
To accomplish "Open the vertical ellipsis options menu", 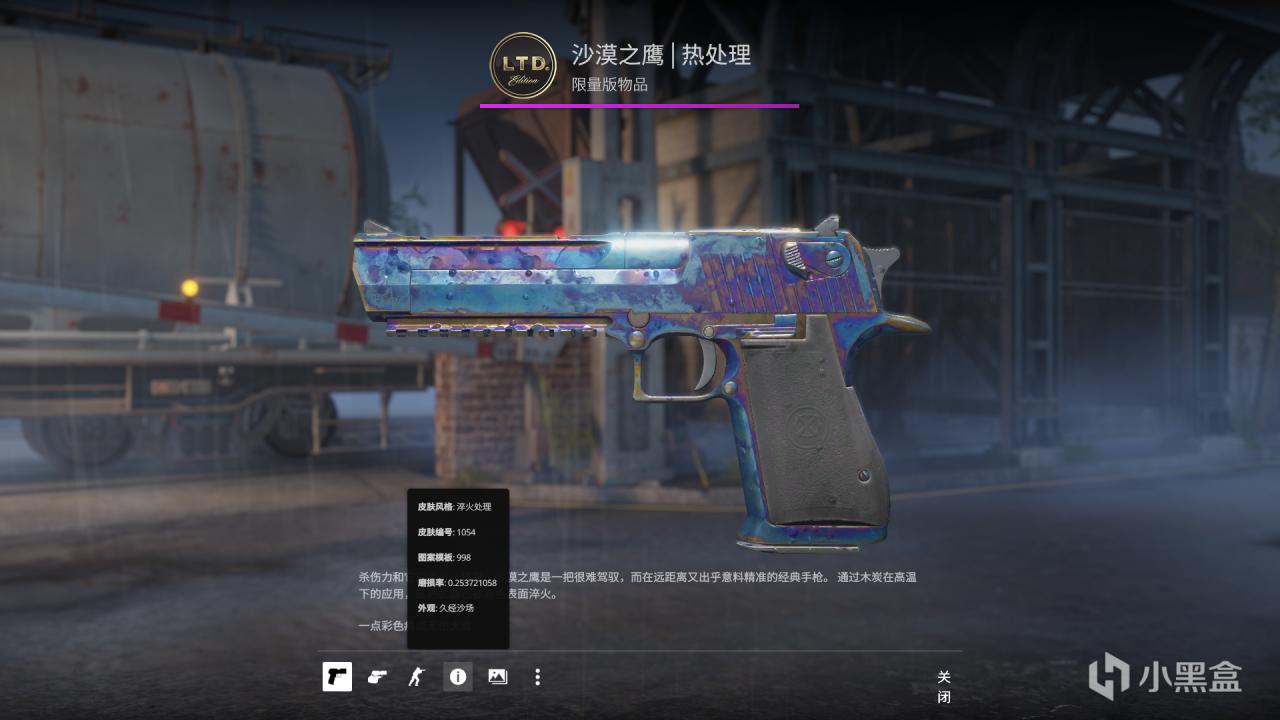I will pos(537,677).
